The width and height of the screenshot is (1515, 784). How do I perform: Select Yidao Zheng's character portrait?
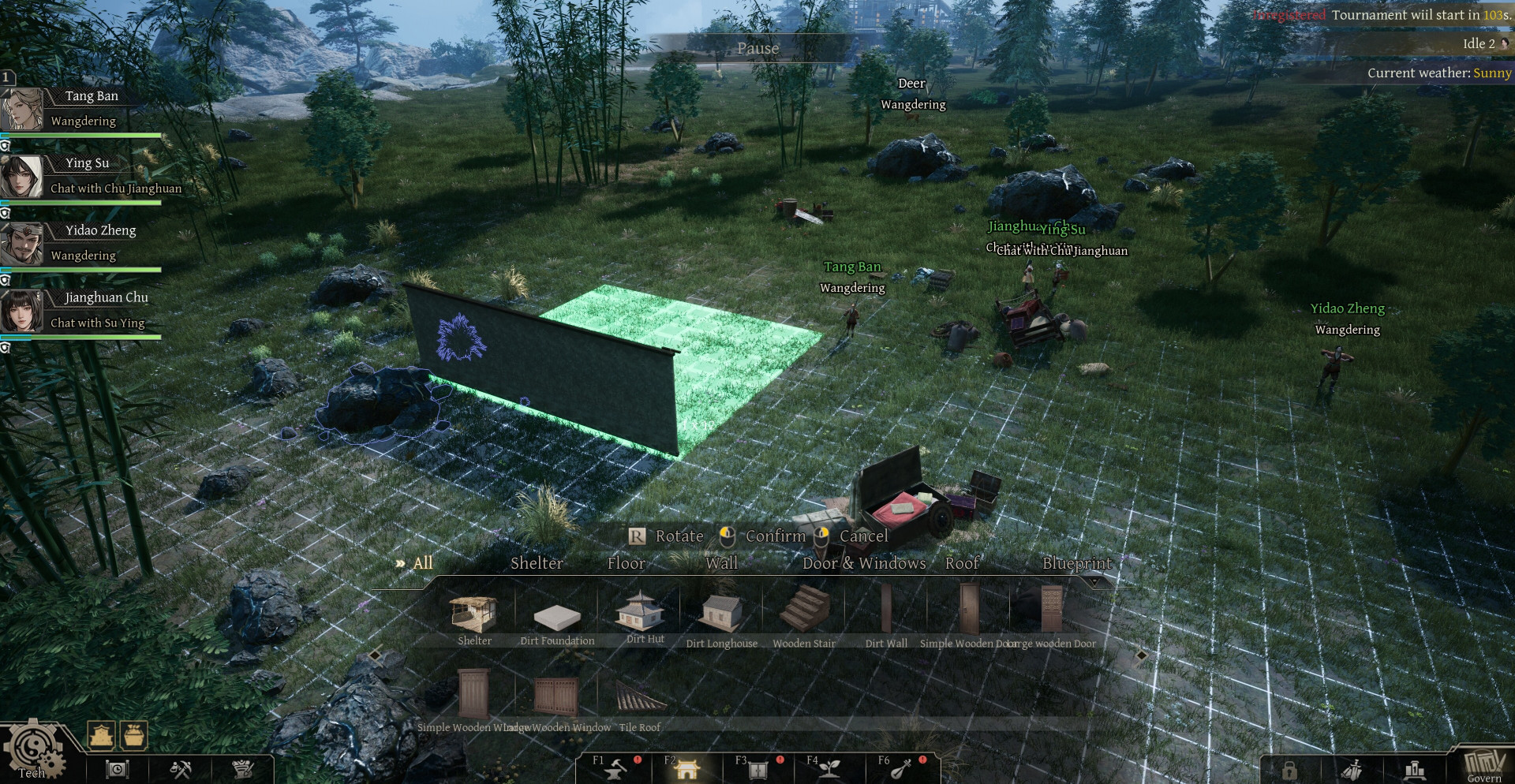coord(22,244)
